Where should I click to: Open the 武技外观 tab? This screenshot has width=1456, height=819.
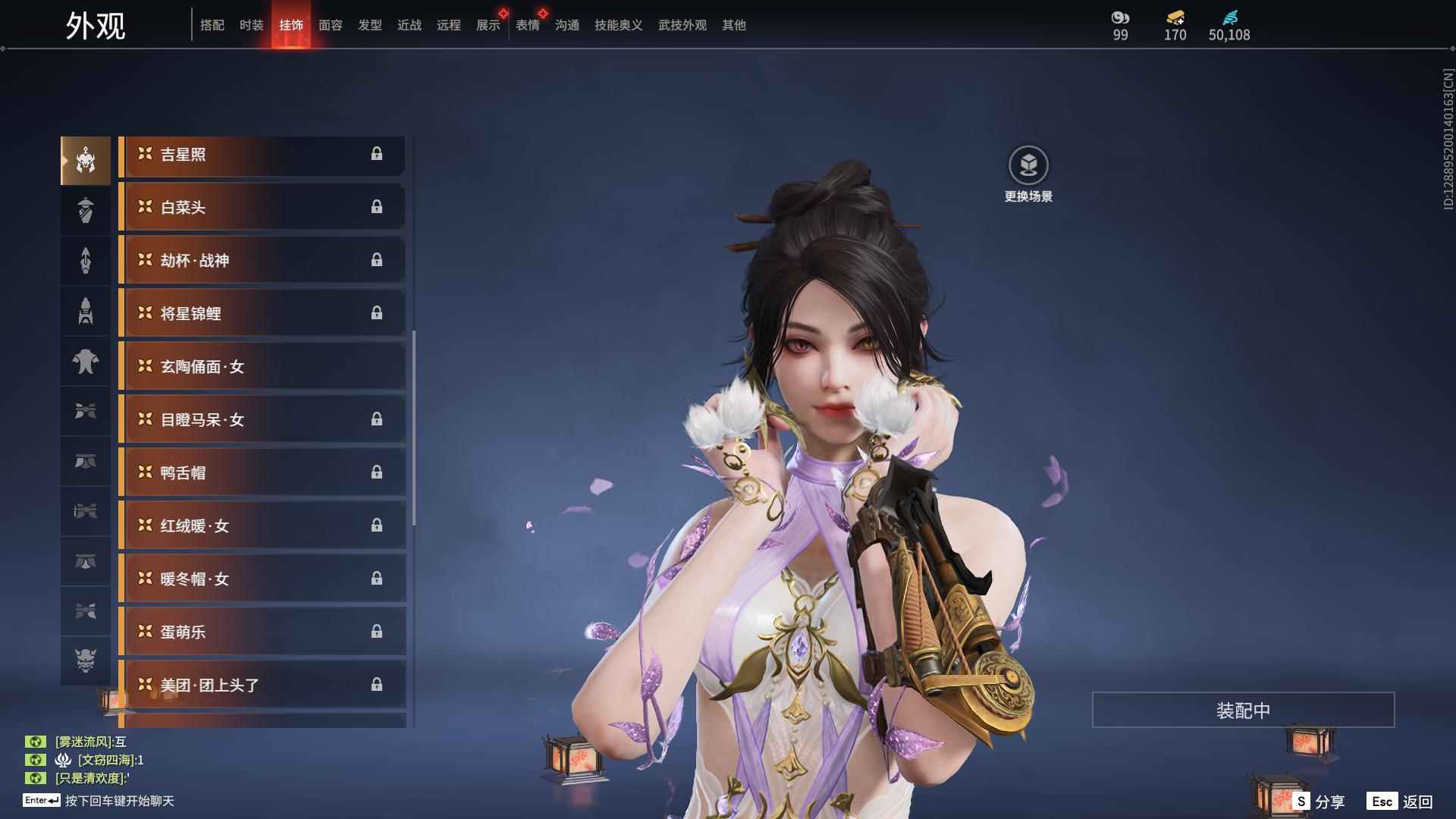click(x=682, y=25)
